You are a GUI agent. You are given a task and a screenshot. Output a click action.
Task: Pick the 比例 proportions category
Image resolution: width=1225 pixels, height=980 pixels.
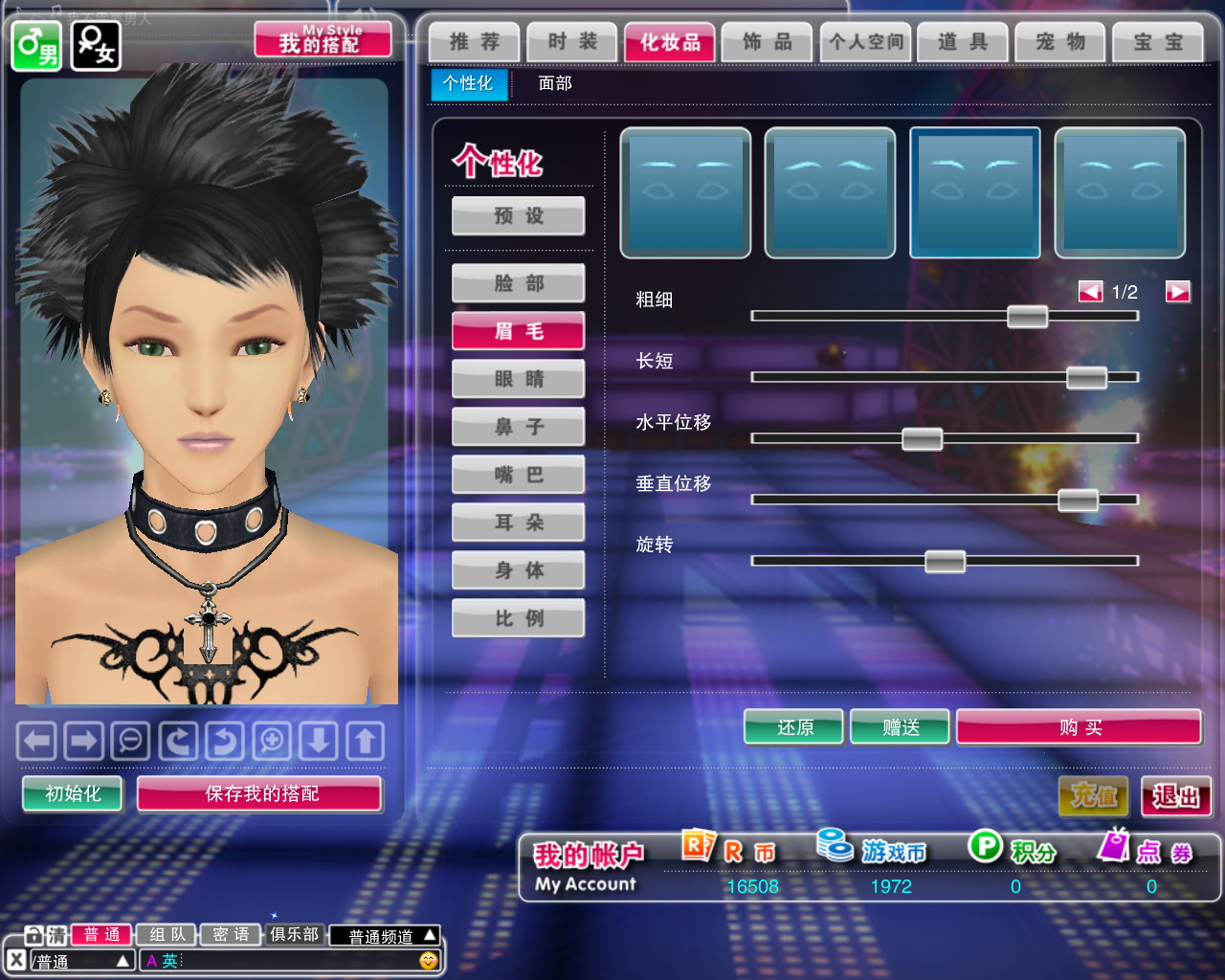point(519,618)
